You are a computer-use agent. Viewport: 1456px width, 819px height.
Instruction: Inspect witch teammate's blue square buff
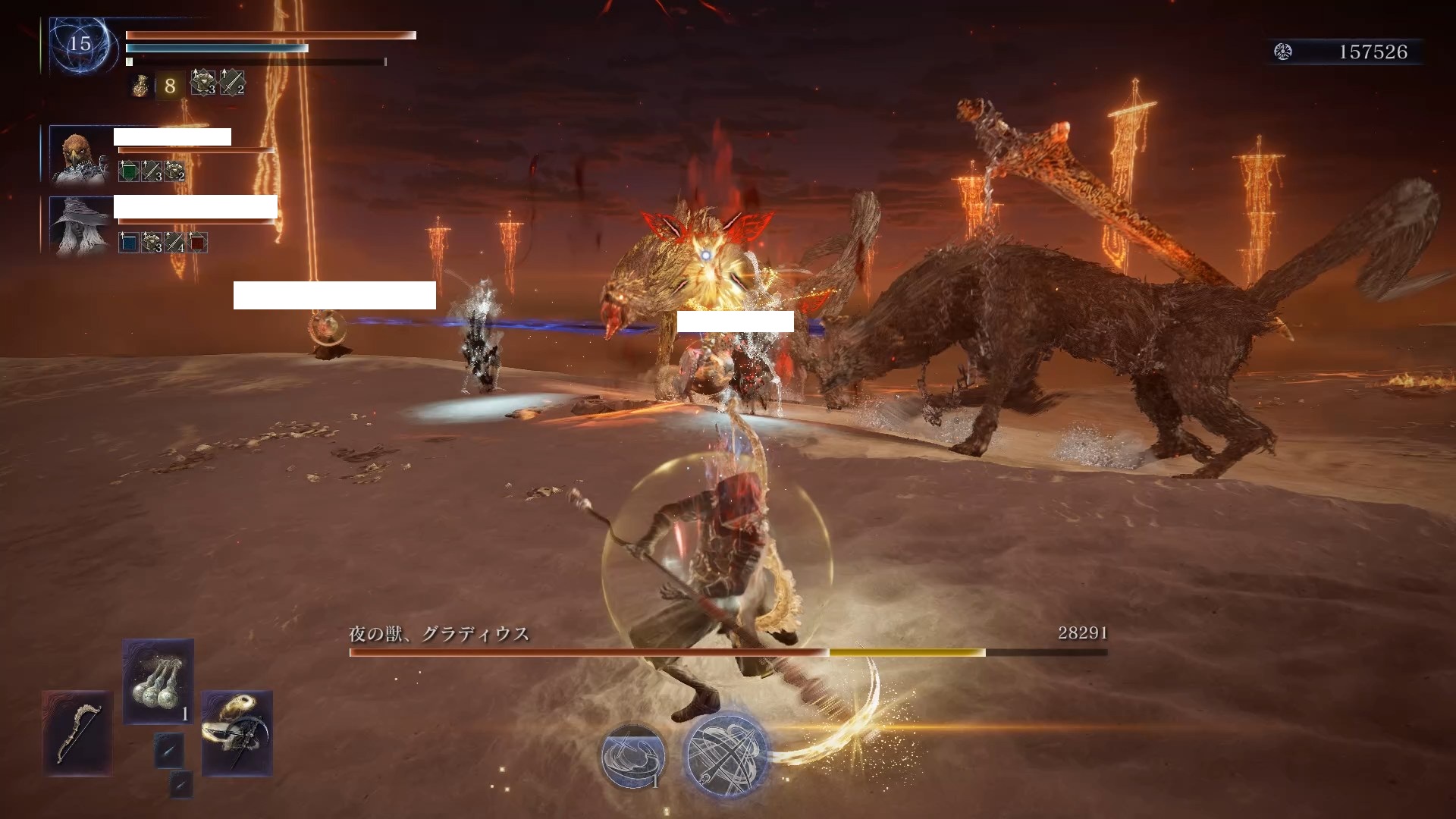click(x=129, y=243)
